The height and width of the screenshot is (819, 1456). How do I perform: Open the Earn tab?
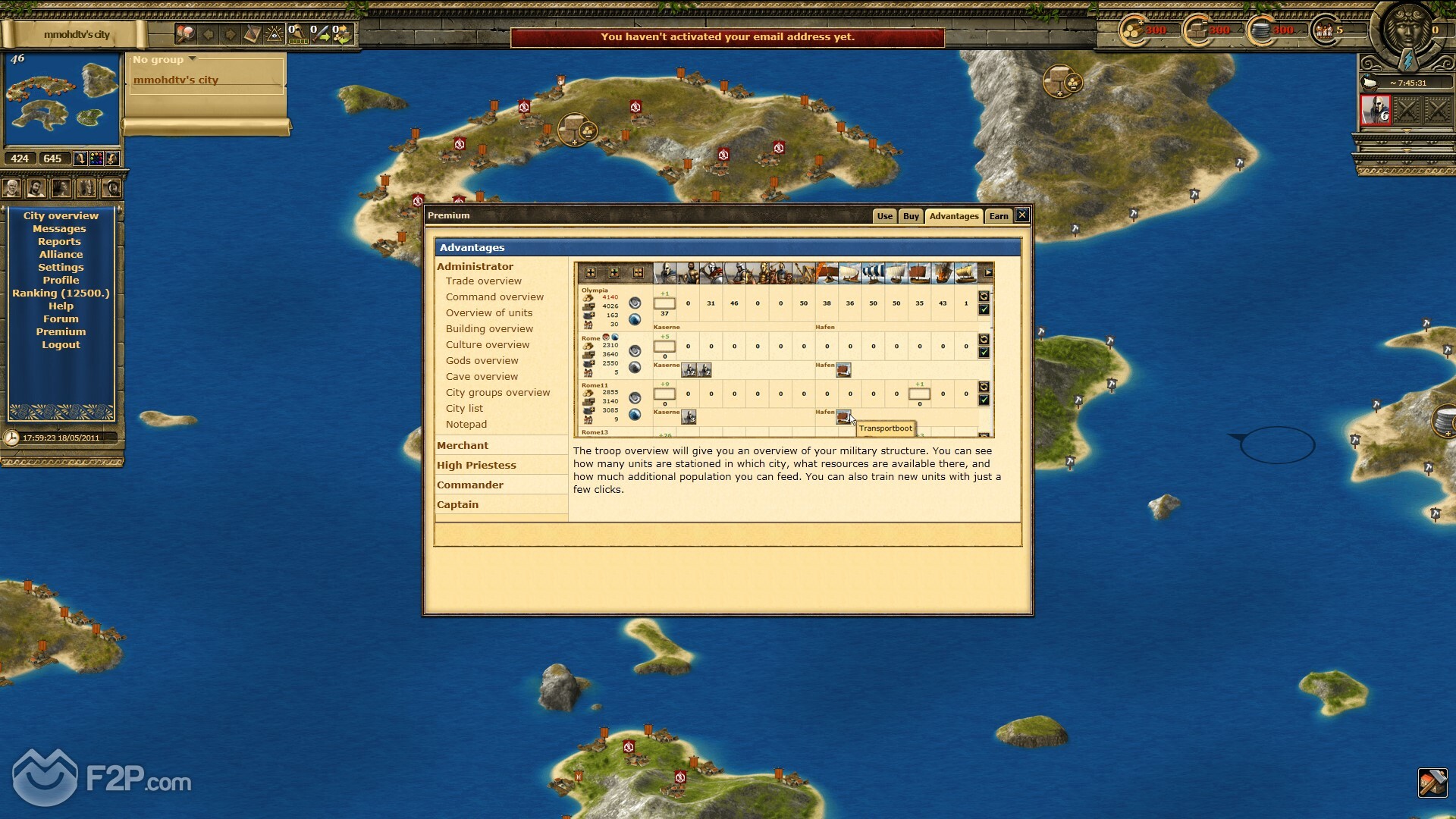pyautogui.click(x=999, y=216)
